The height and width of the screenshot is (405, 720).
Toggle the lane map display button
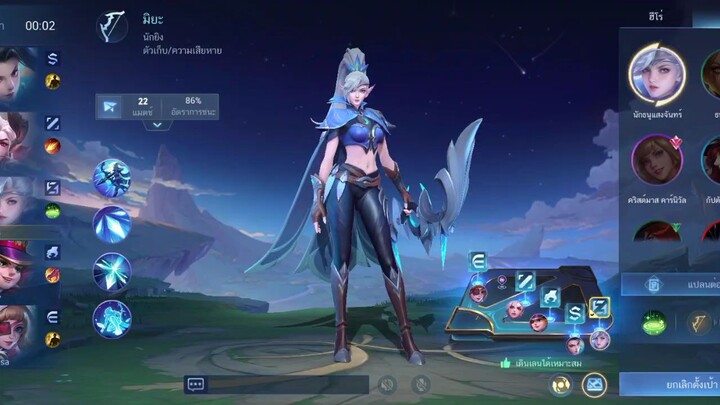click(x=595, y=384)
